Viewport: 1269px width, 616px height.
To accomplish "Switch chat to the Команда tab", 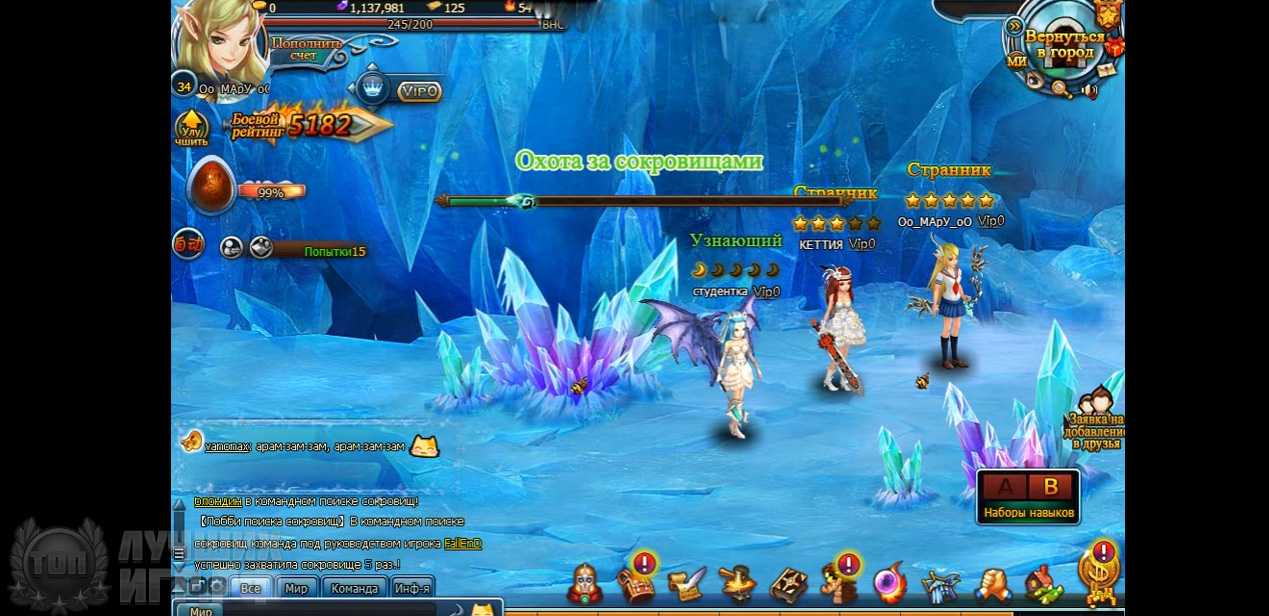I will tap(354, 588).
